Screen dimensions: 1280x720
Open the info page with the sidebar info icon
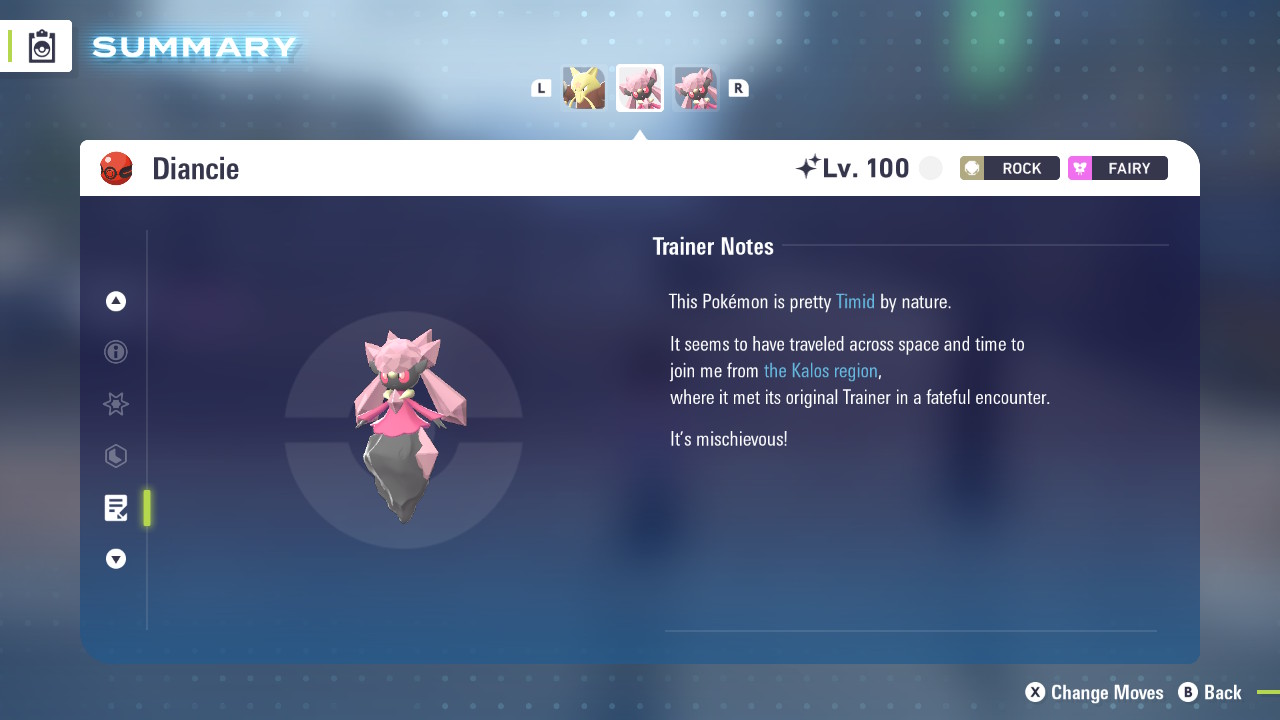coord(115,352)
